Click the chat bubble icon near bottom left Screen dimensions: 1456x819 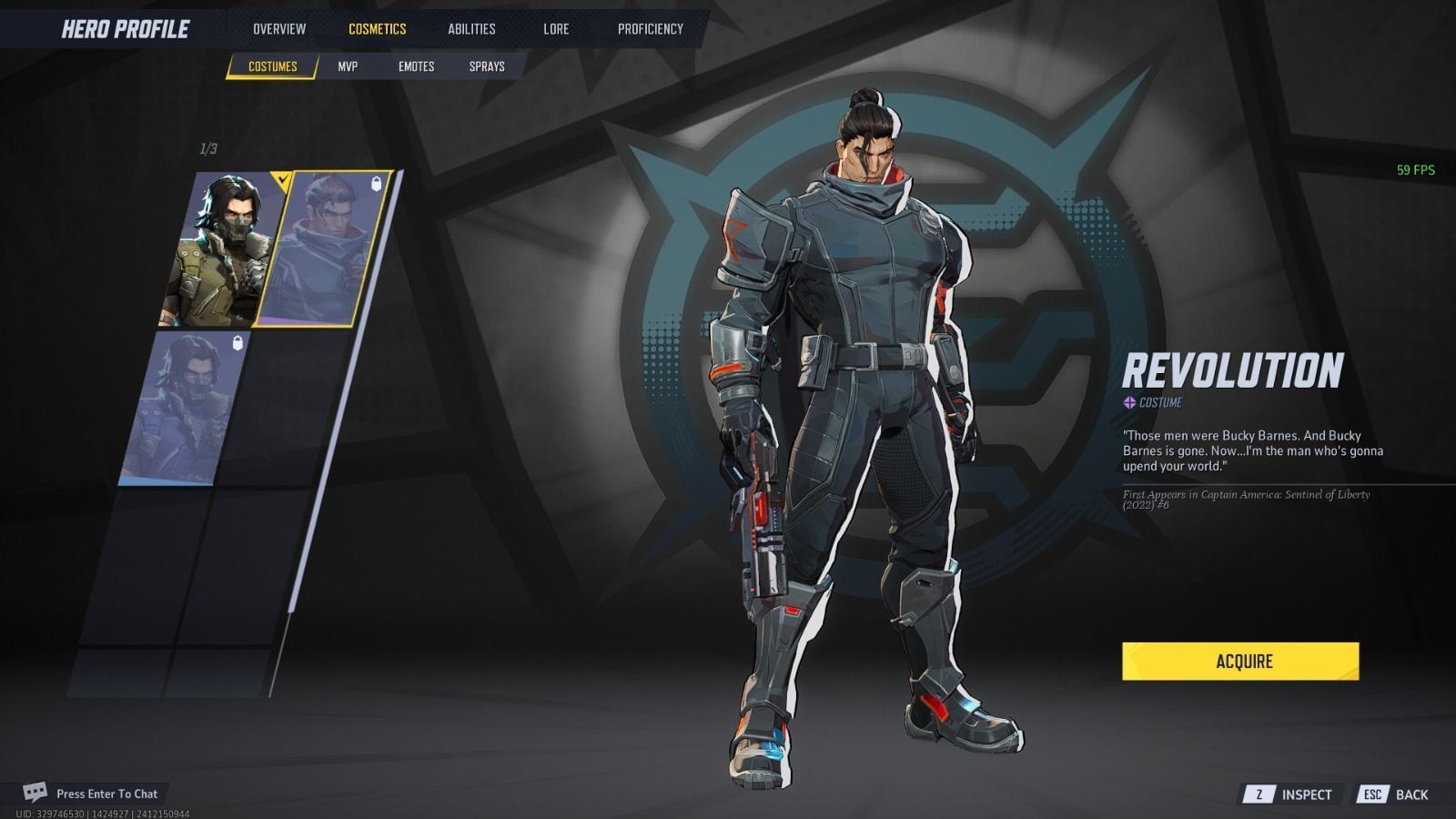[x=36, y=794]
